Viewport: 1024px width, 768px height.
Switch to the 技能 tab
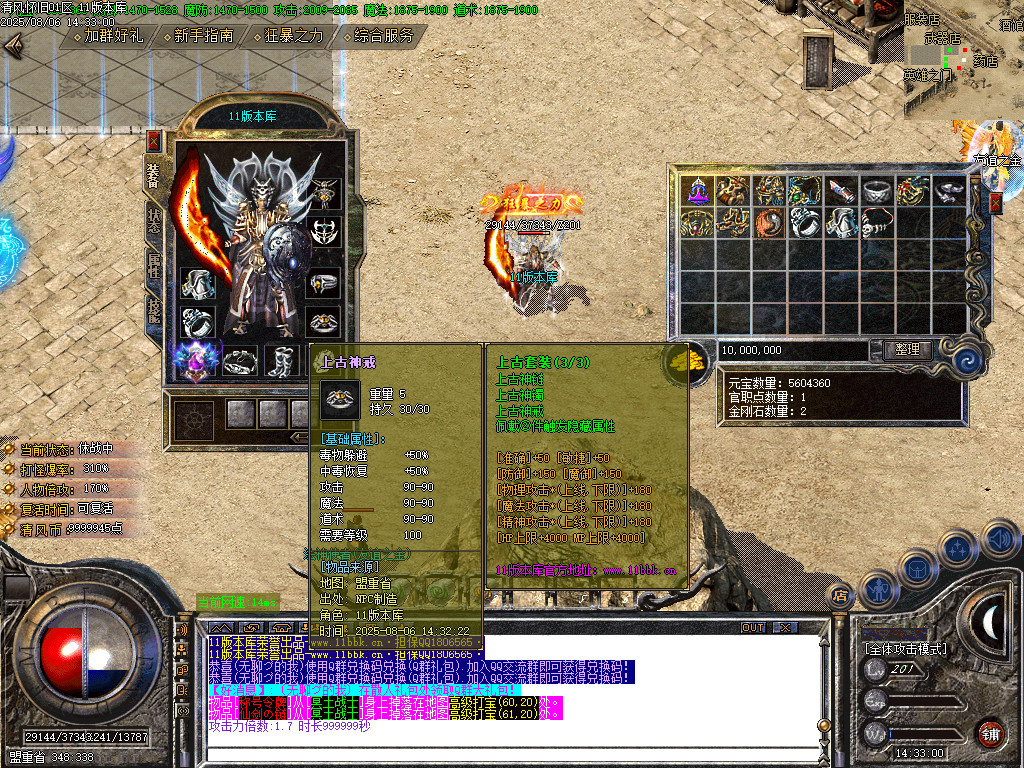pyautogui.click(x=154, y=312)
